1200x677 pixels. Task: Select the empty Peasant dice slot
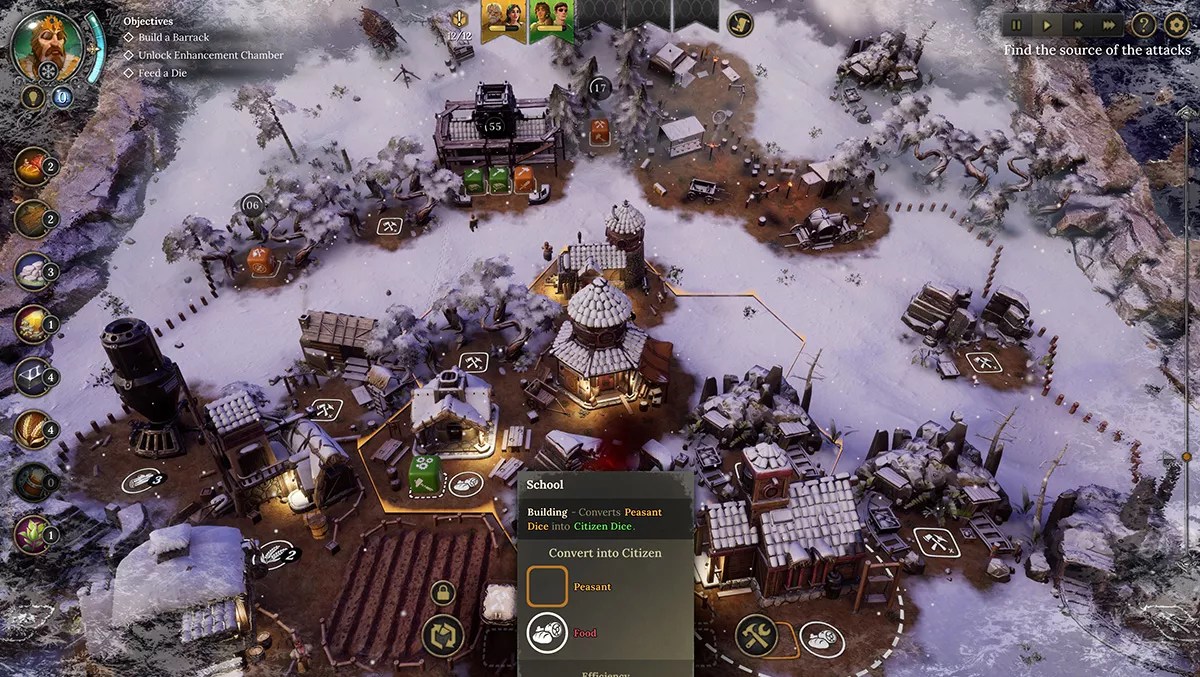tap(548, 586)
